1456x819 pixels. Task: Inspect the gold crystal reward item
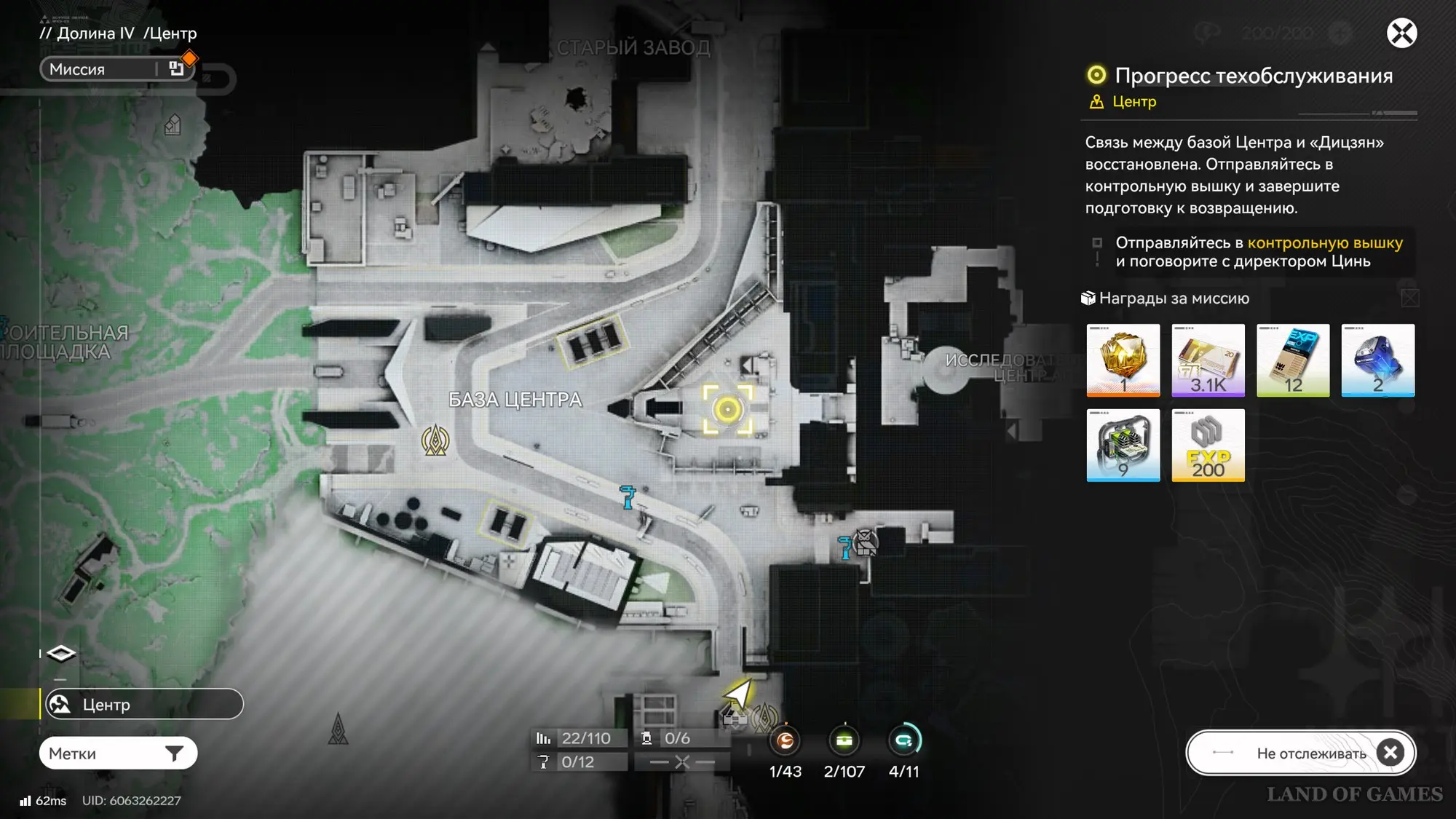(x=1123, y=360)
